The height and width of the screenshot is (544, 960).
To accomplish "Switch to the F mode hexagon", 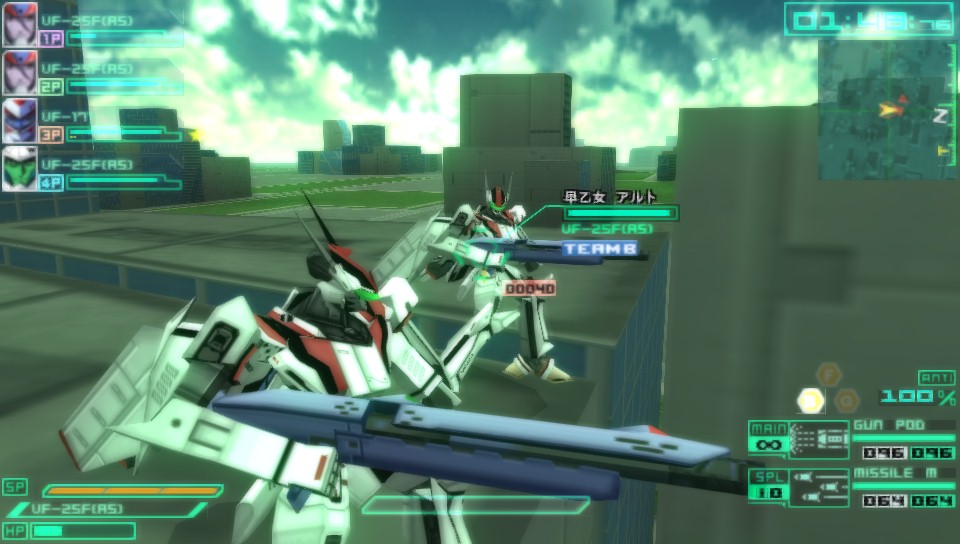I will [x=829, y=375].
